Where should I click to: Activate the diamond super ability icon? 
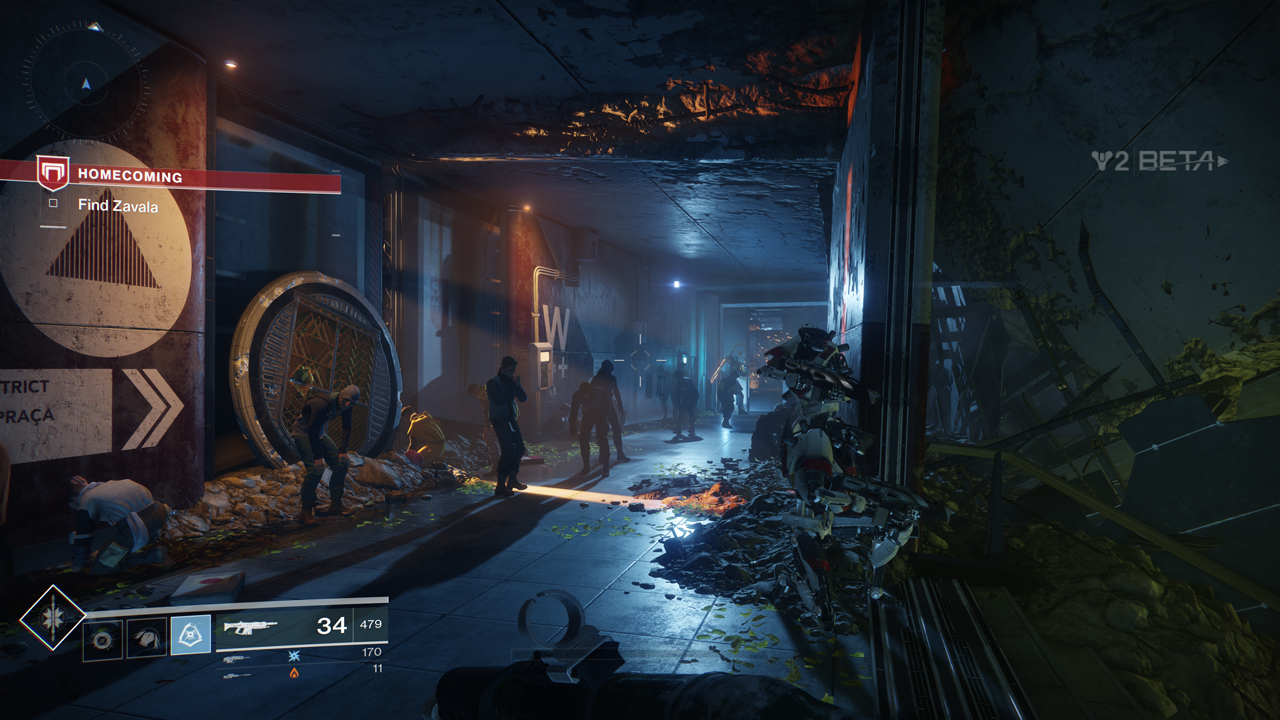[53, 617]
